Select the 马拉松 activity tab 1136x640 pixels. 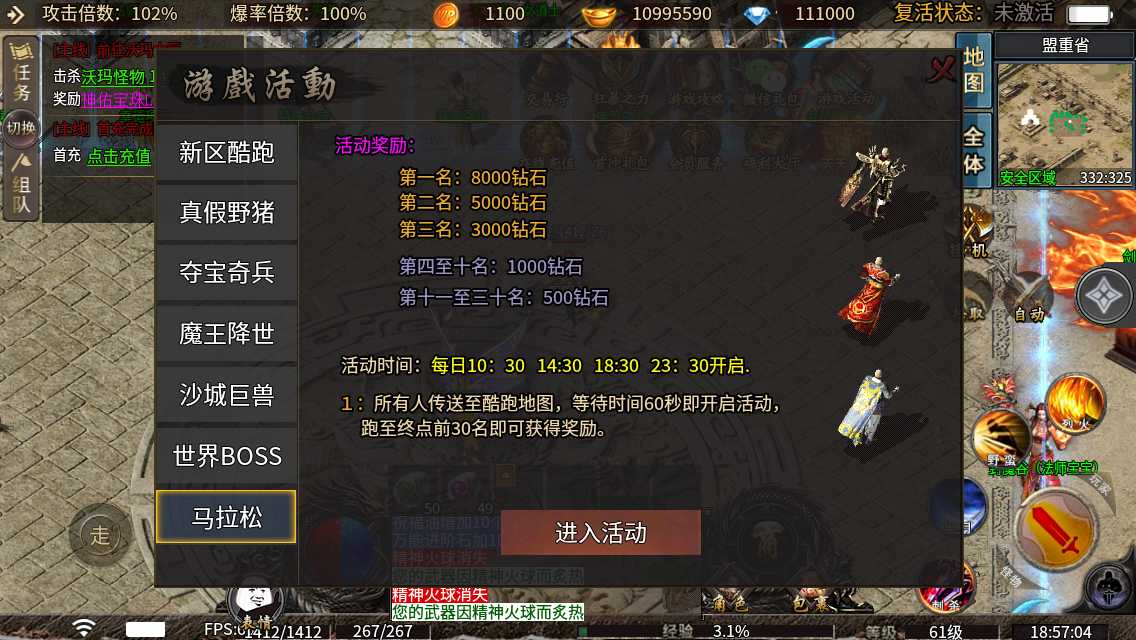[227, 517]
